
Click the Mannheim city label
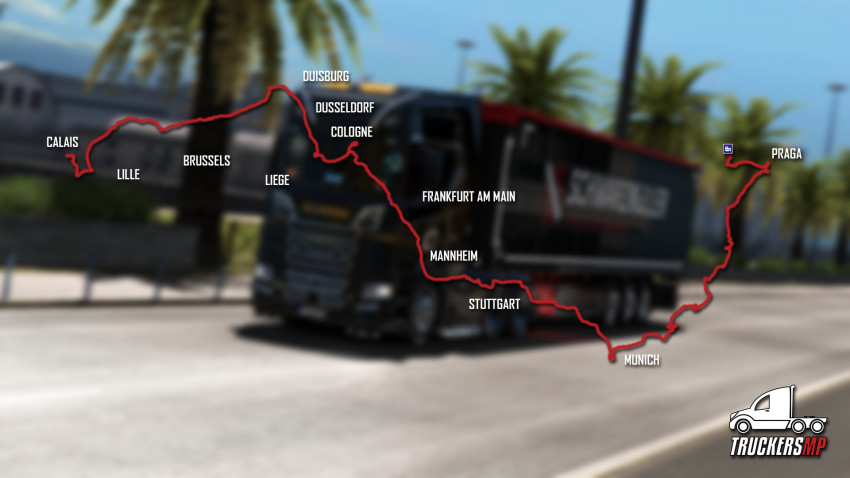click(453, 256)
